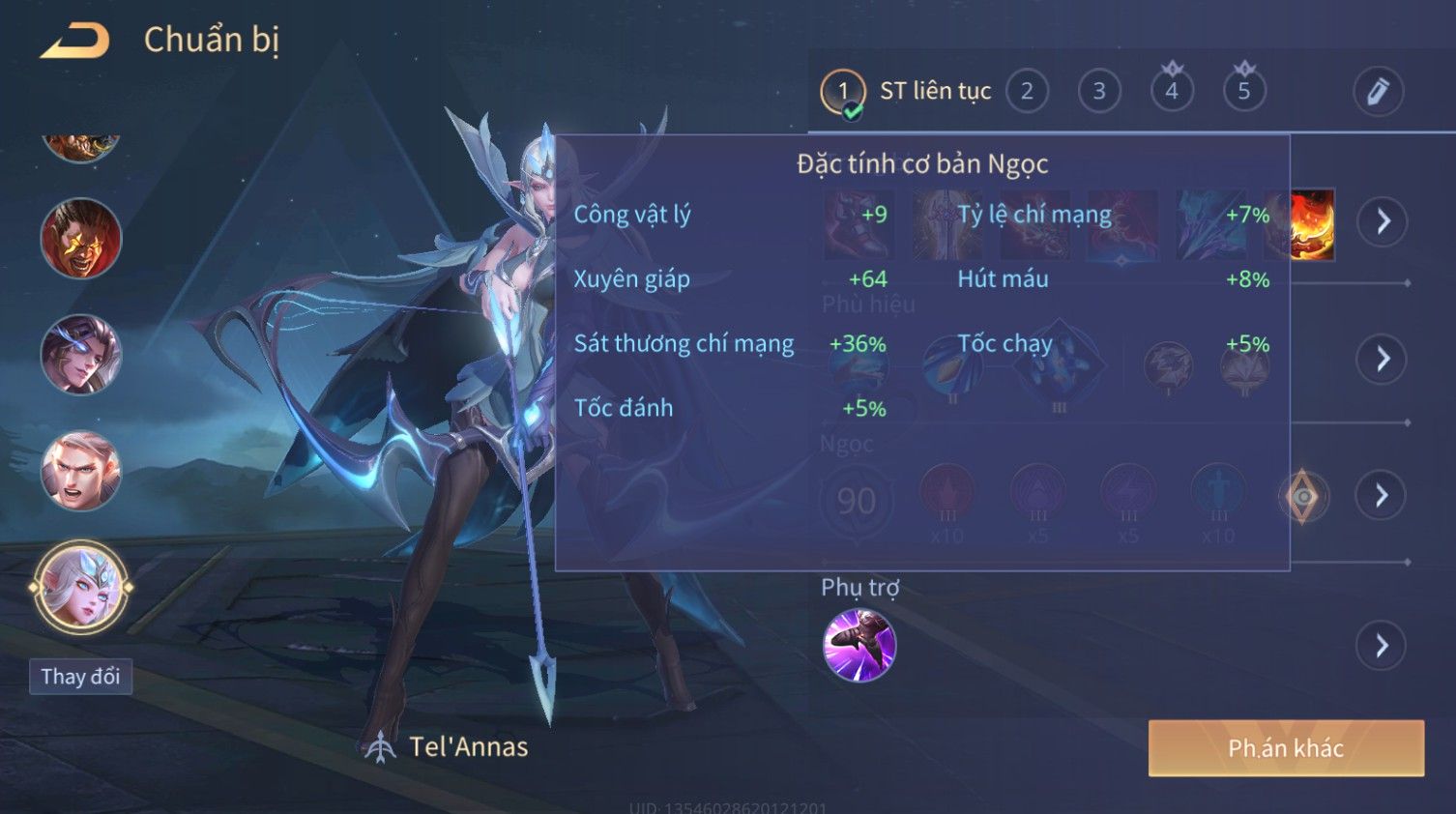Pick the hero with glowing yellow eyes

tap(81, 239)
